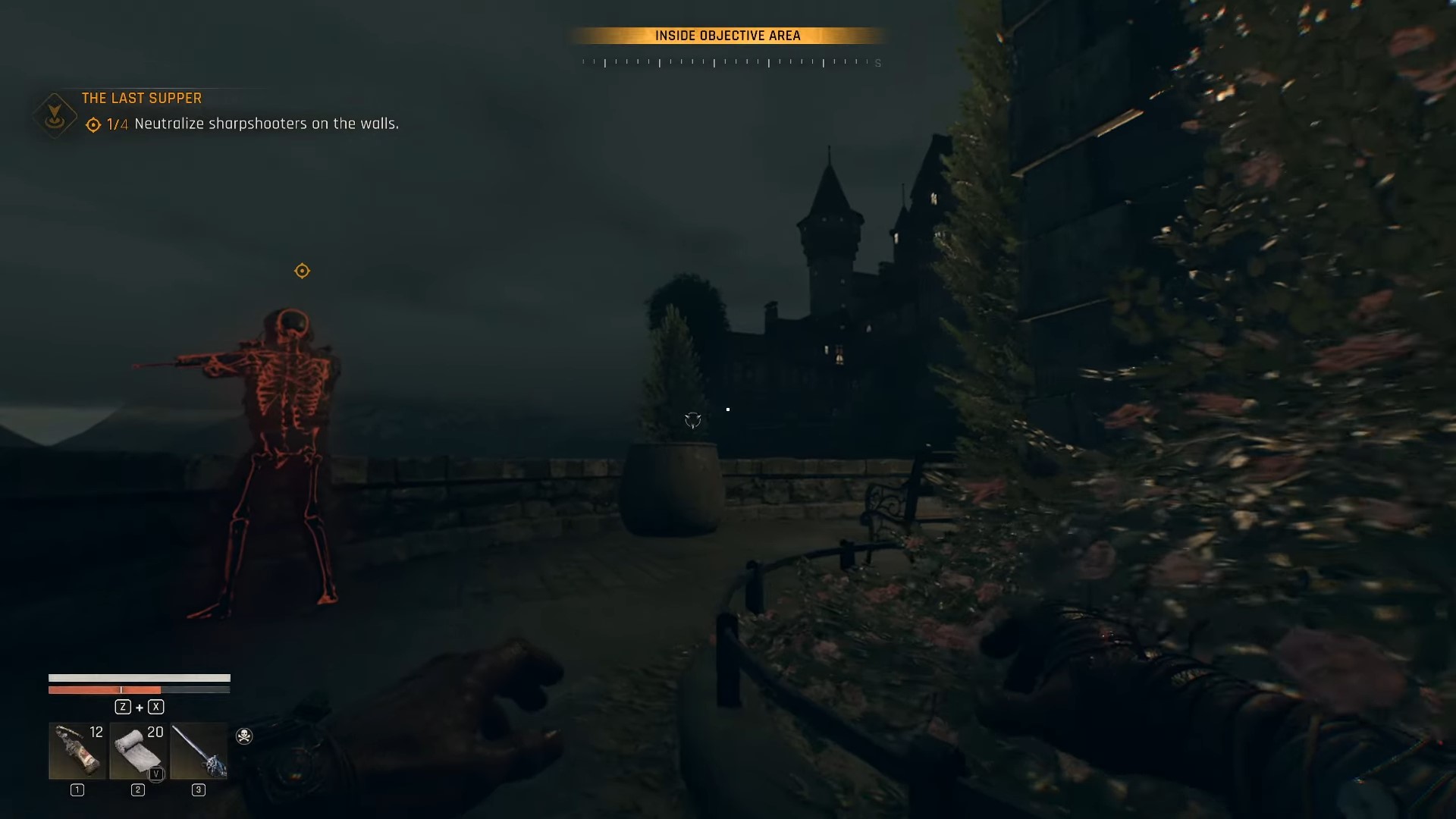
Task: Open The Last Supper quest tracker
Action: tap(141, 99)
